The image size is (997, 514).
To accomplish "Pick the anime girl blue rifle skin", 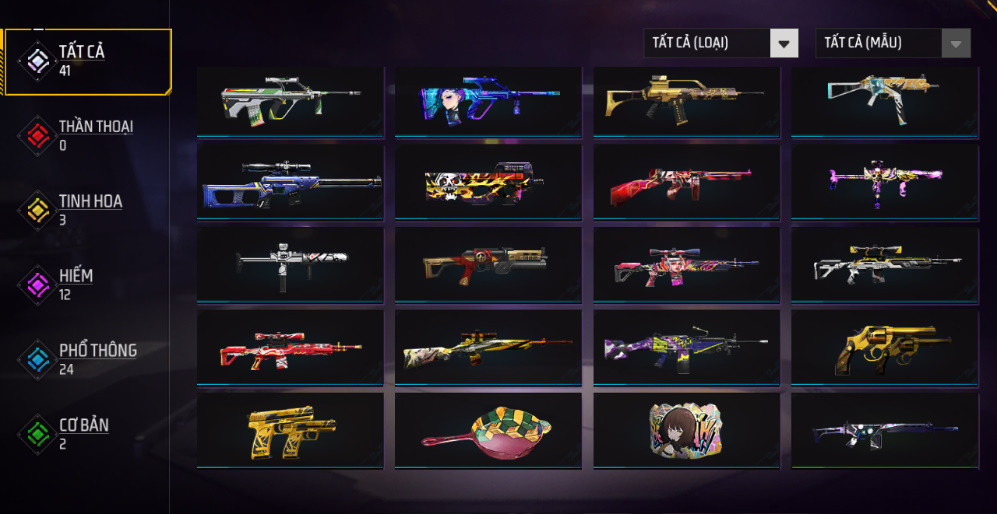I will 488,100.
